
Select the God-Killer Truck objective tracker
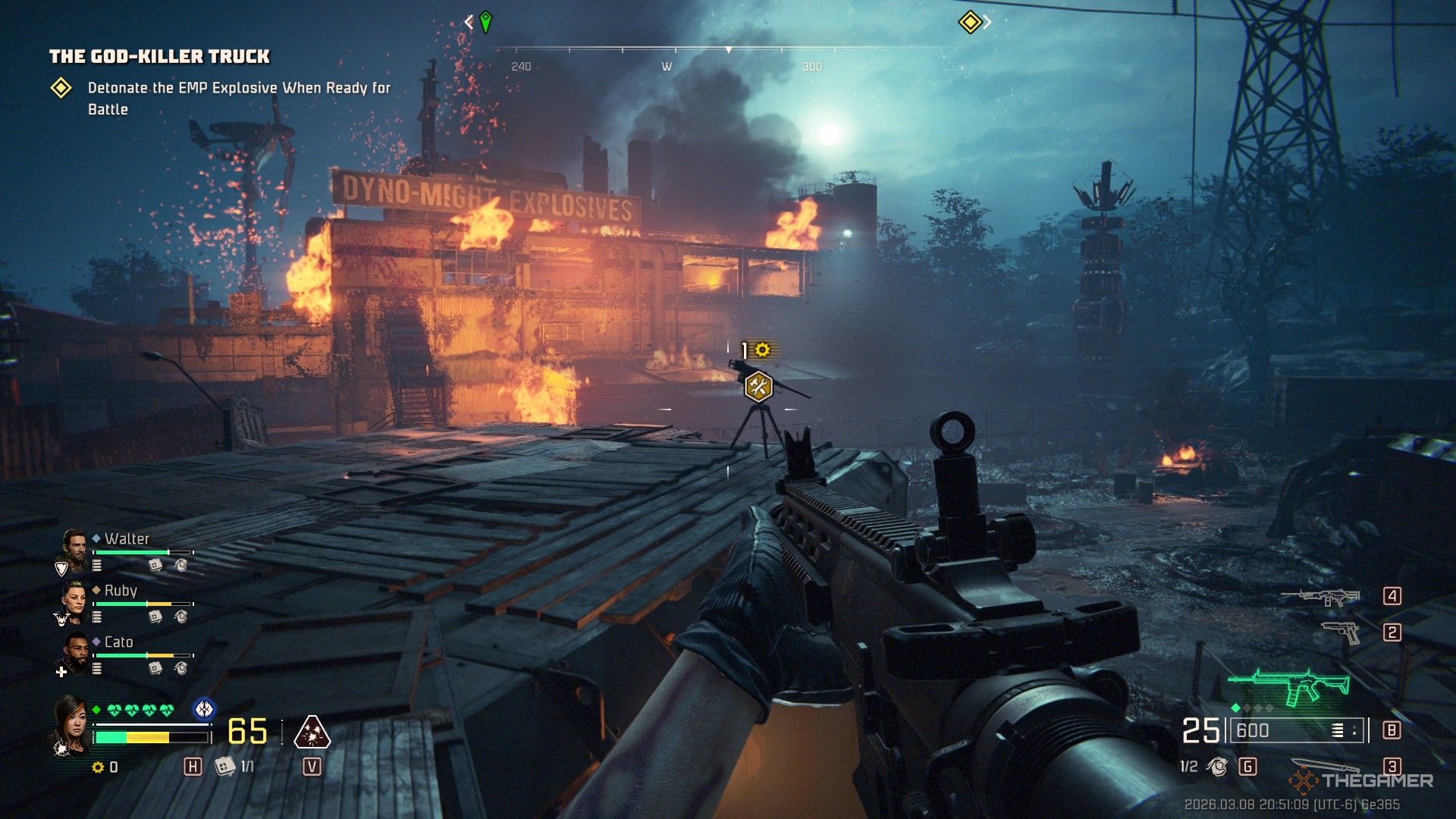point(159,57)
